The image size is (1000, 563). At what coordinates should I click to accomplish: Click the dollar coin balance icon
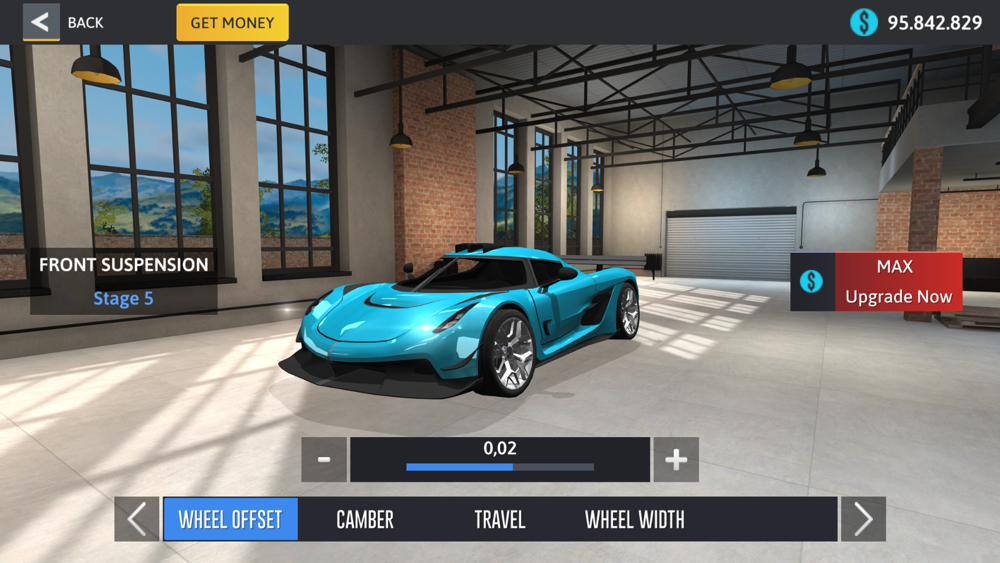point(864,22)
